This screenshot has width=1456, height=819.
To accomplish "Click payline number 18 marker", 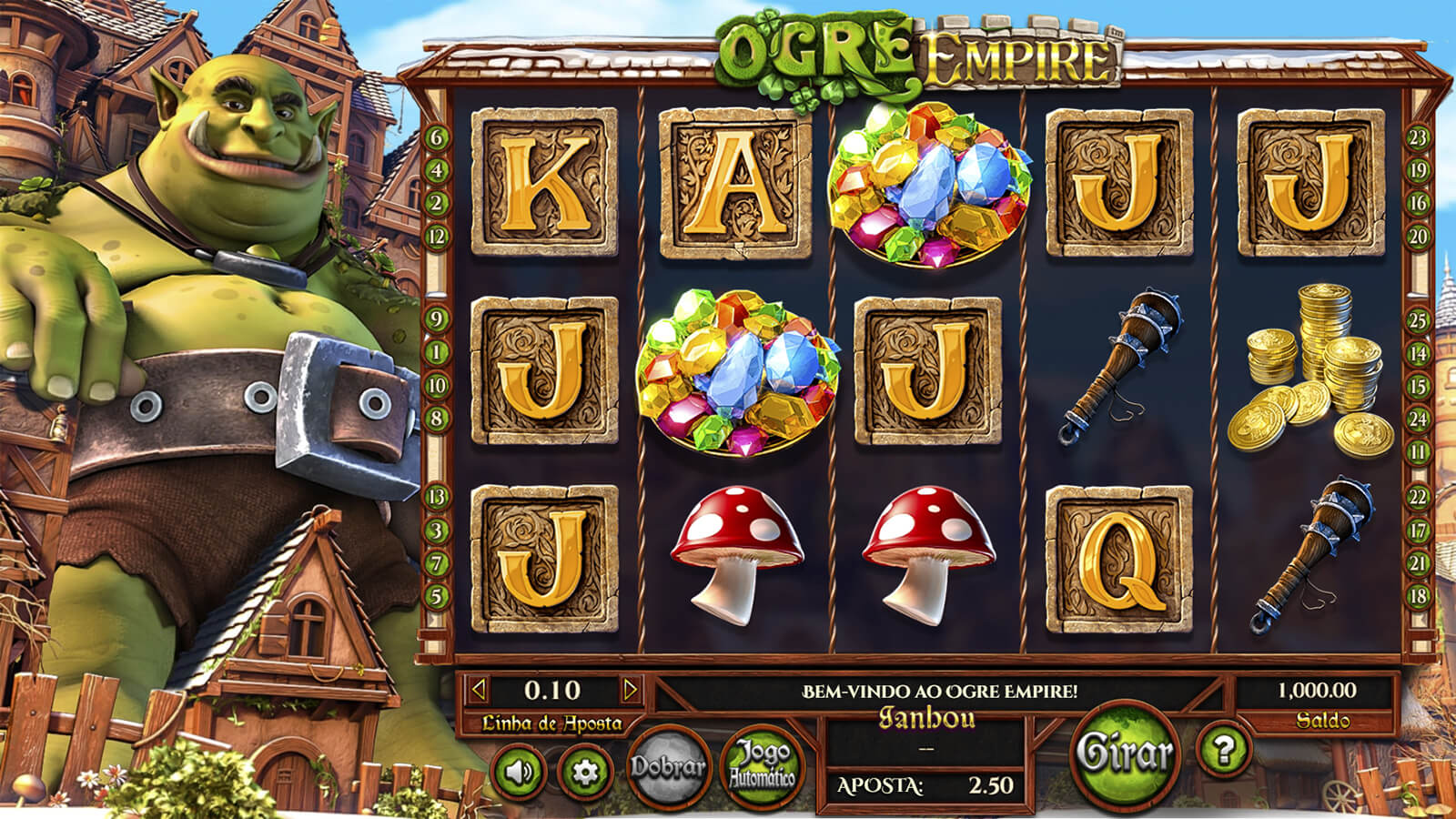I will coord(1418,596).
